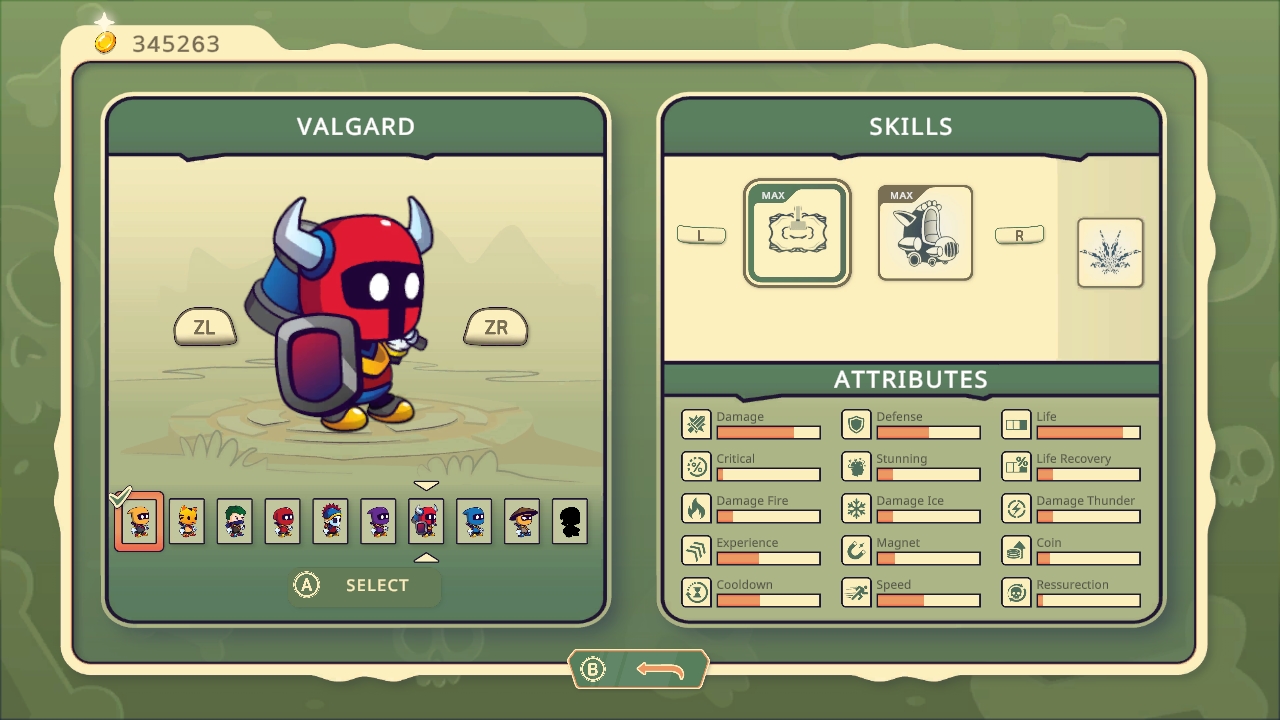Open the Coin attribute icon
This screenshot has height=720, width=1280.
point(1016,550)
